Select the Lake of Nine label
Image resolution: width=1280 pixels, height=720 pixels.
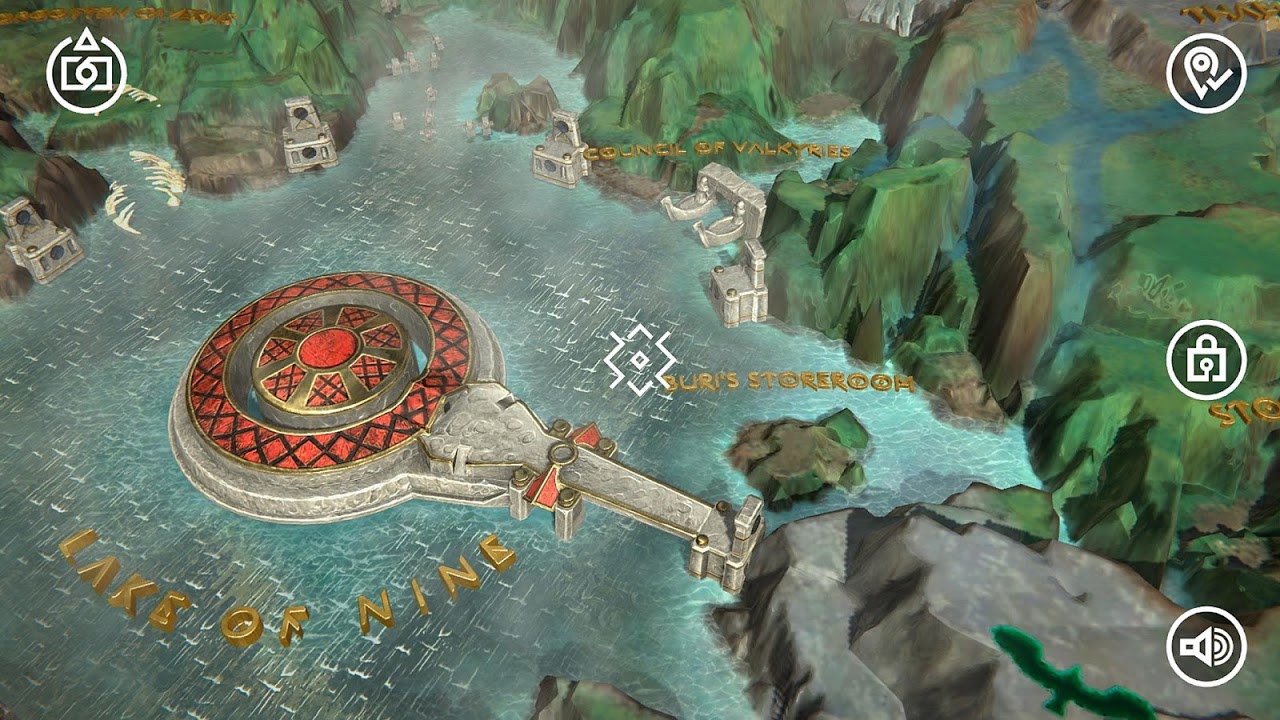pyautogui.click(x=280, y=590)
